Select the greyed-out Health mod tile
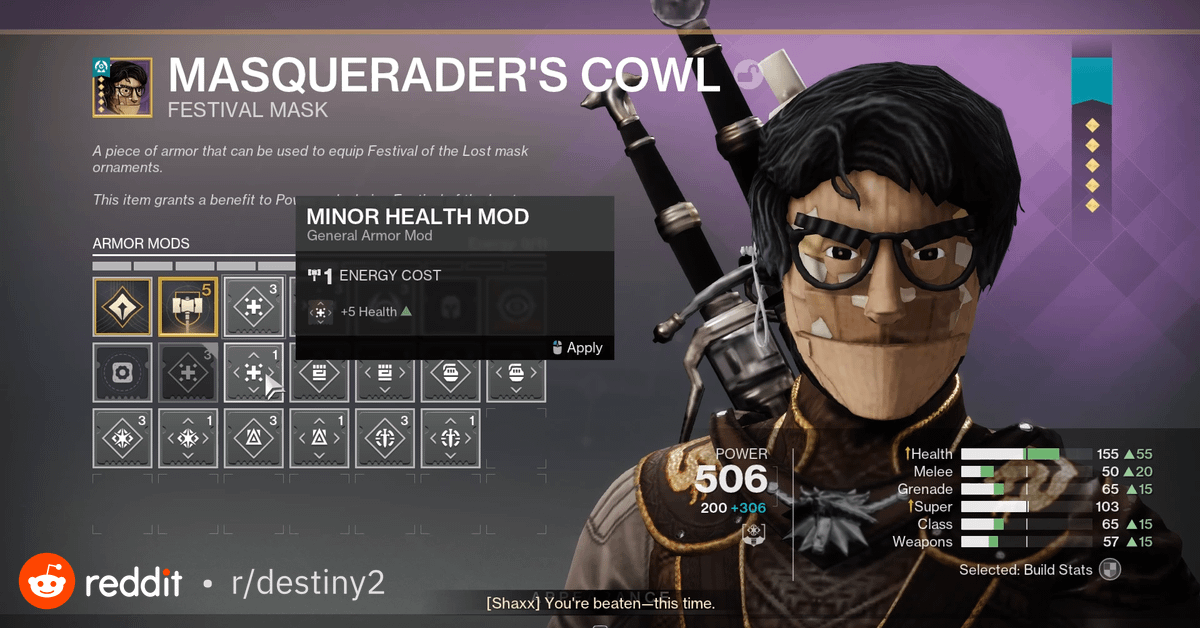The height and width of the screenshot is (628, 1200). [188, 372]
